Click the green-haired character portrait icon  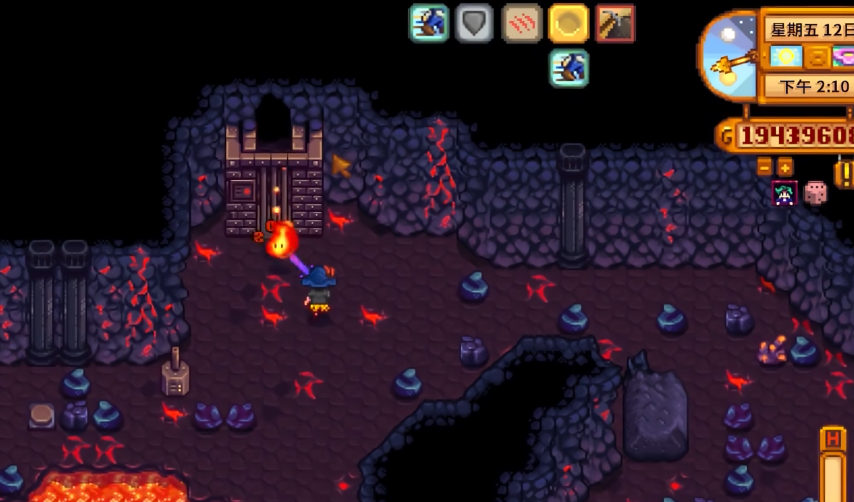784,193
